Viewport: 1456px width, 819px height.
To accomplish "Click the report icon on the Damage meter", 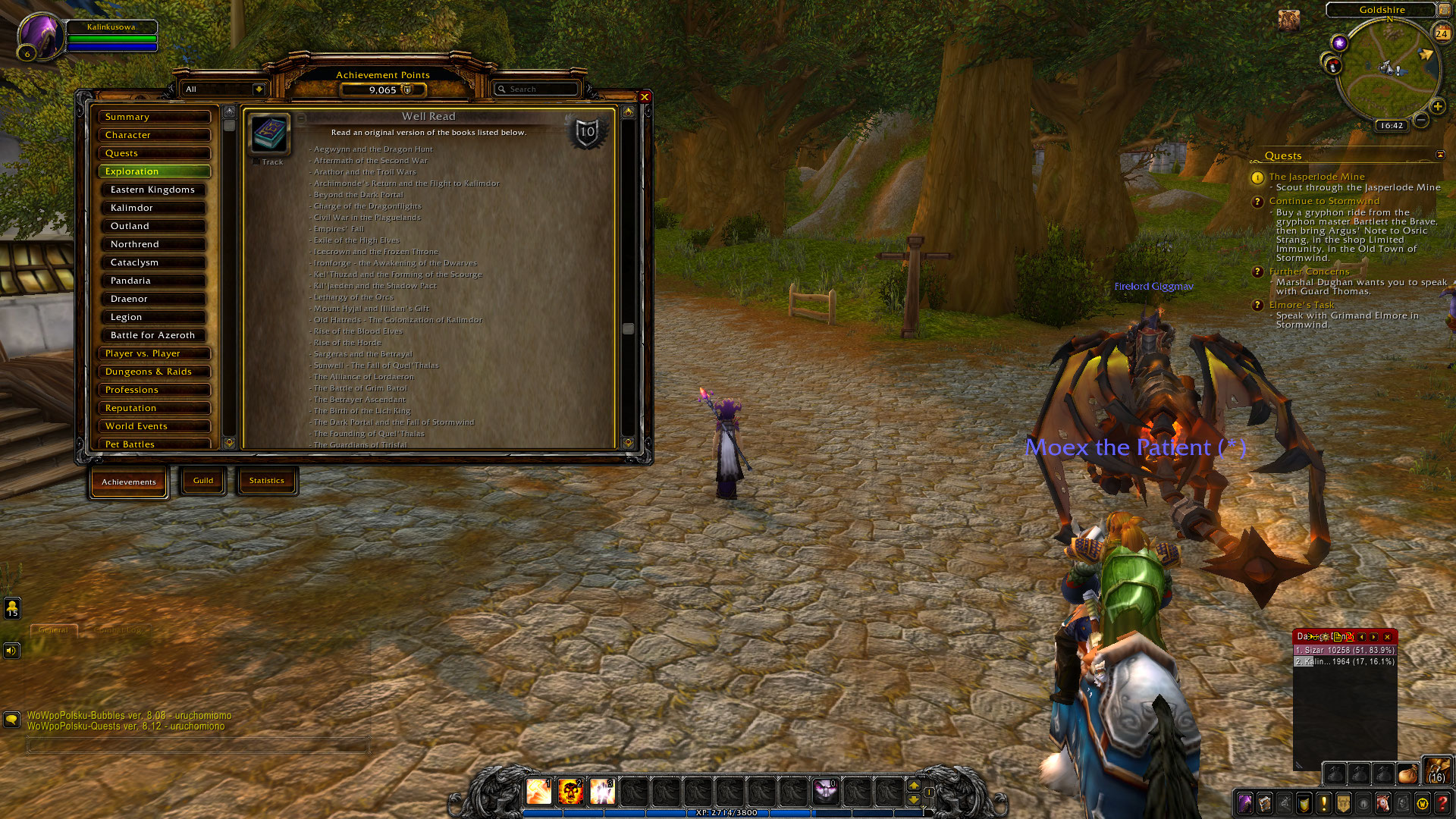I will coord(1338,637).
